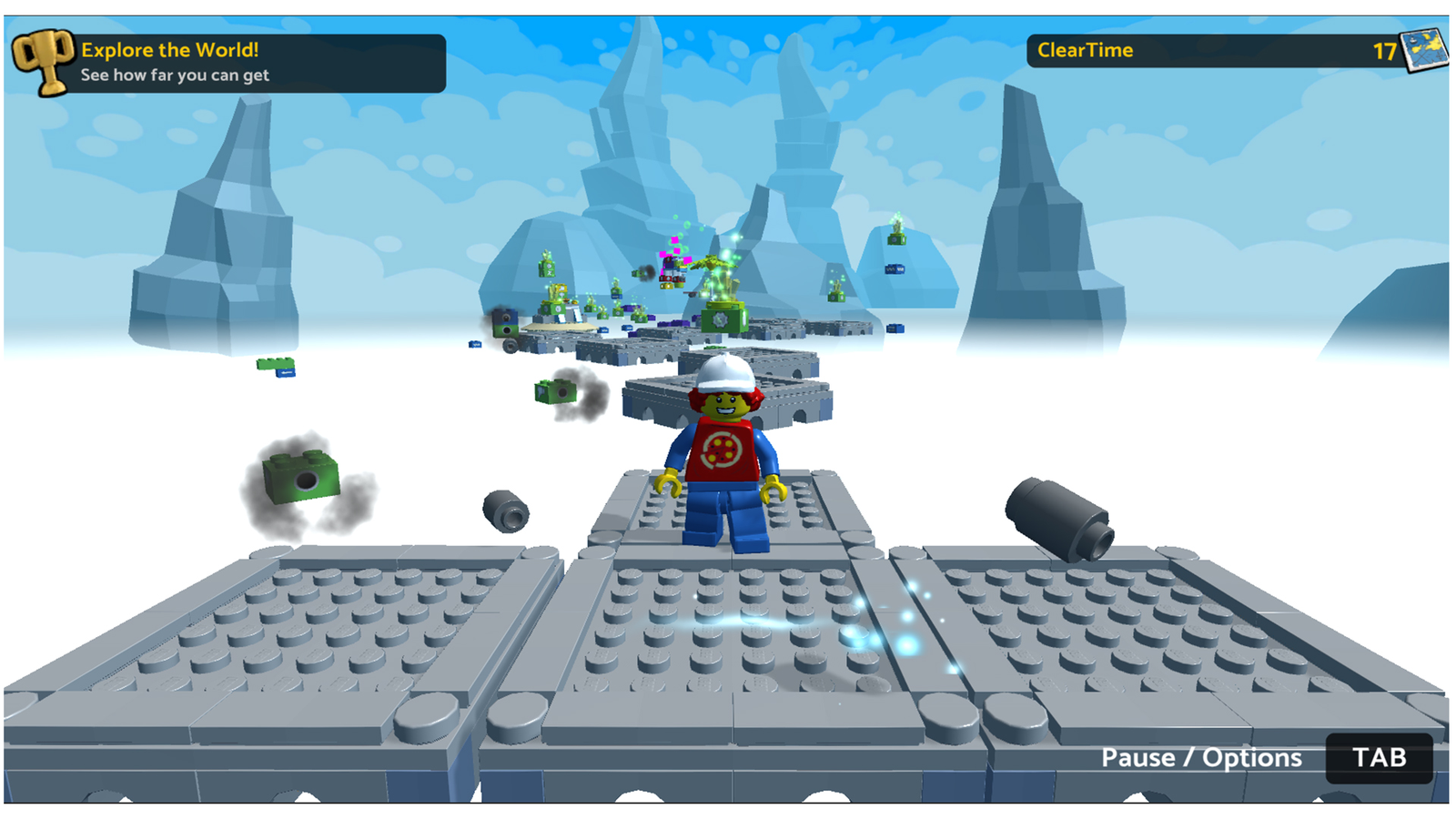The width and height of the screenshot is (1456, 819).
Task: Click the gold trophy achievement icon
Action: point(43,61)
